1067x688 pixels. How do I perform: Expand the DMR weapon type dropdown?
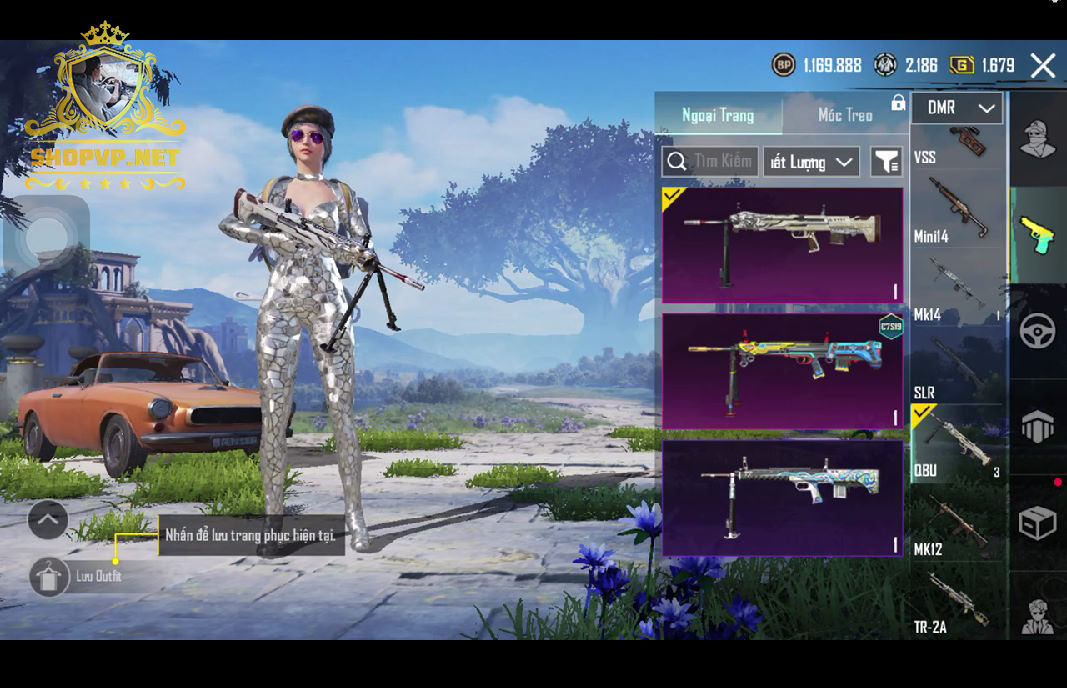957,108
